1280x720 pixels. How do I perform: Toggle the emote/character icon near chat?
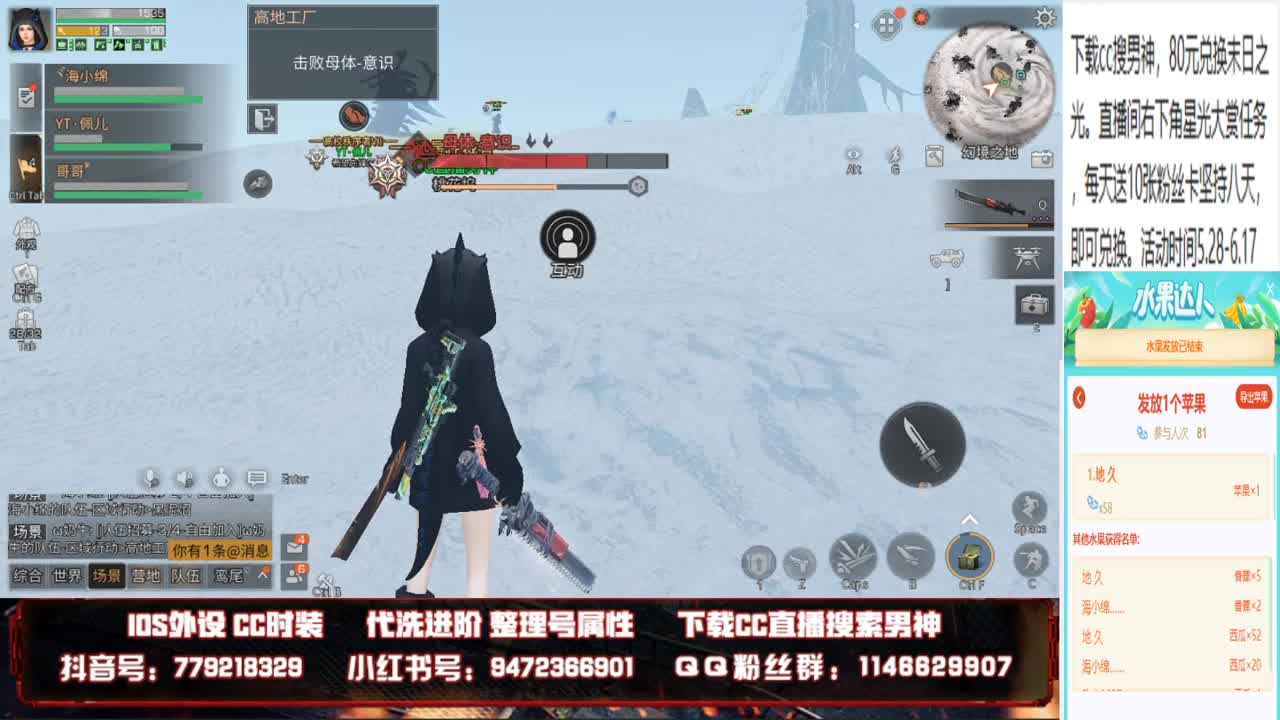pyautogui.click(x=221, y=477)
